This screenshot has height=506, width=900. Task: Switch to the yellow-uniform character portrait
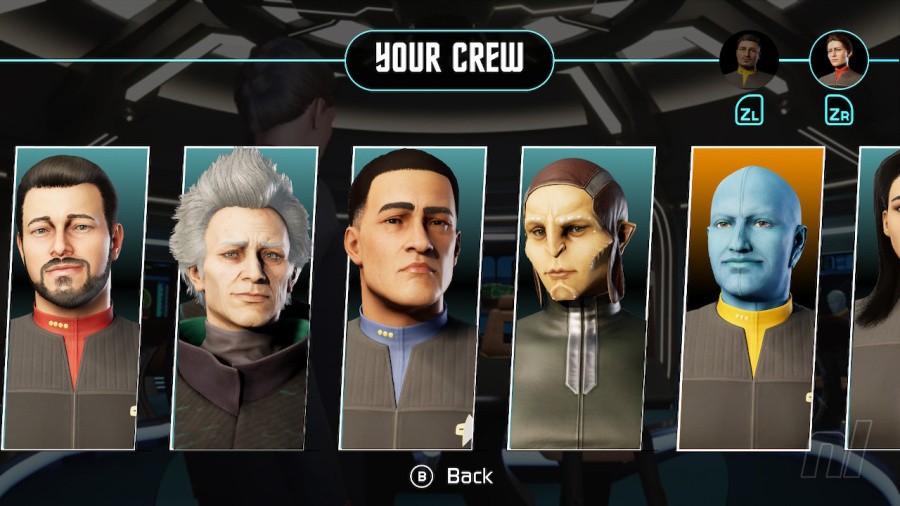coord(748,59)
